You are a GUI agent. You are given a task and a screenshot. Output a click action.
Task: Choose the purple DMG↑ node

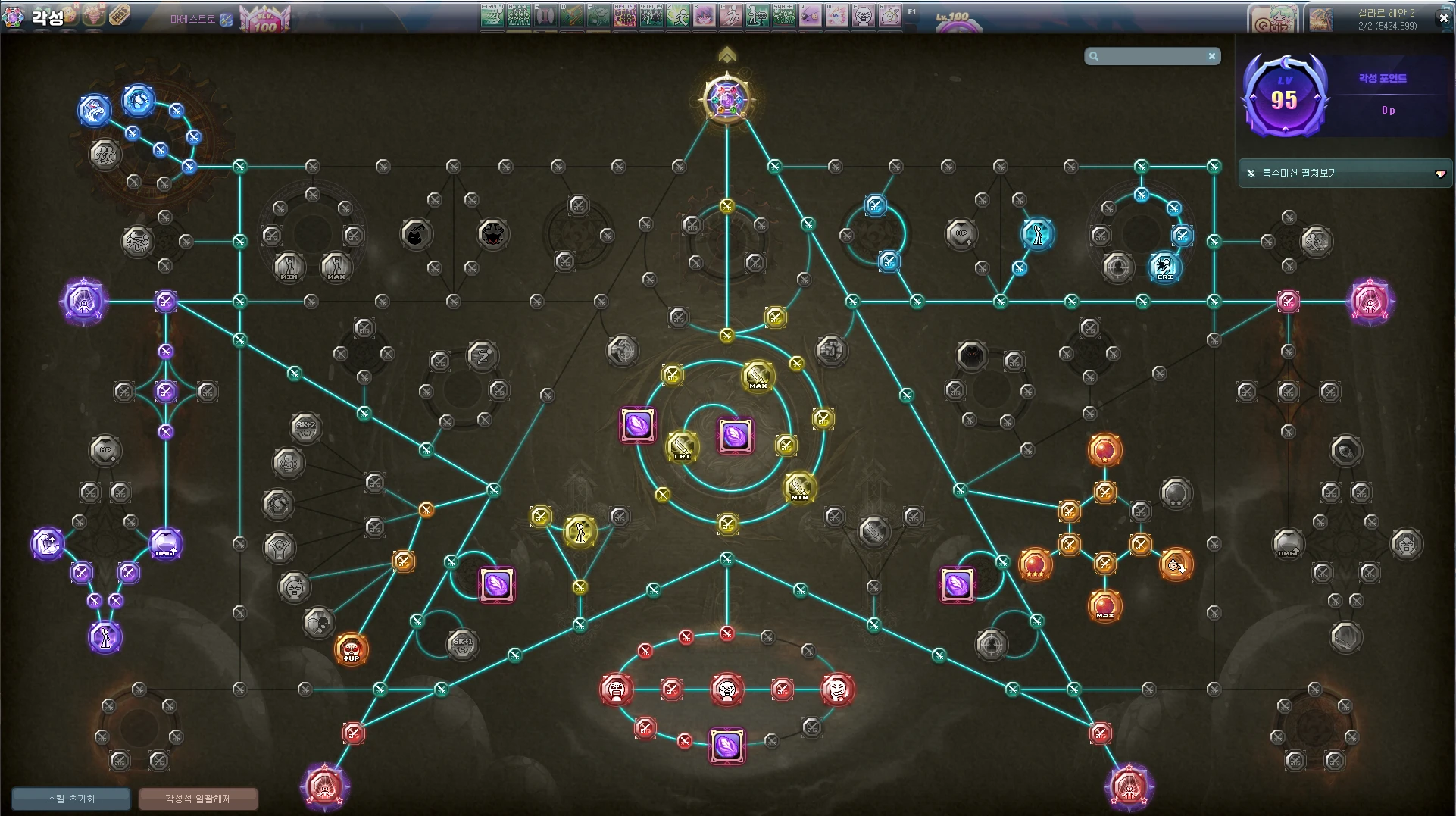[165, 544]
